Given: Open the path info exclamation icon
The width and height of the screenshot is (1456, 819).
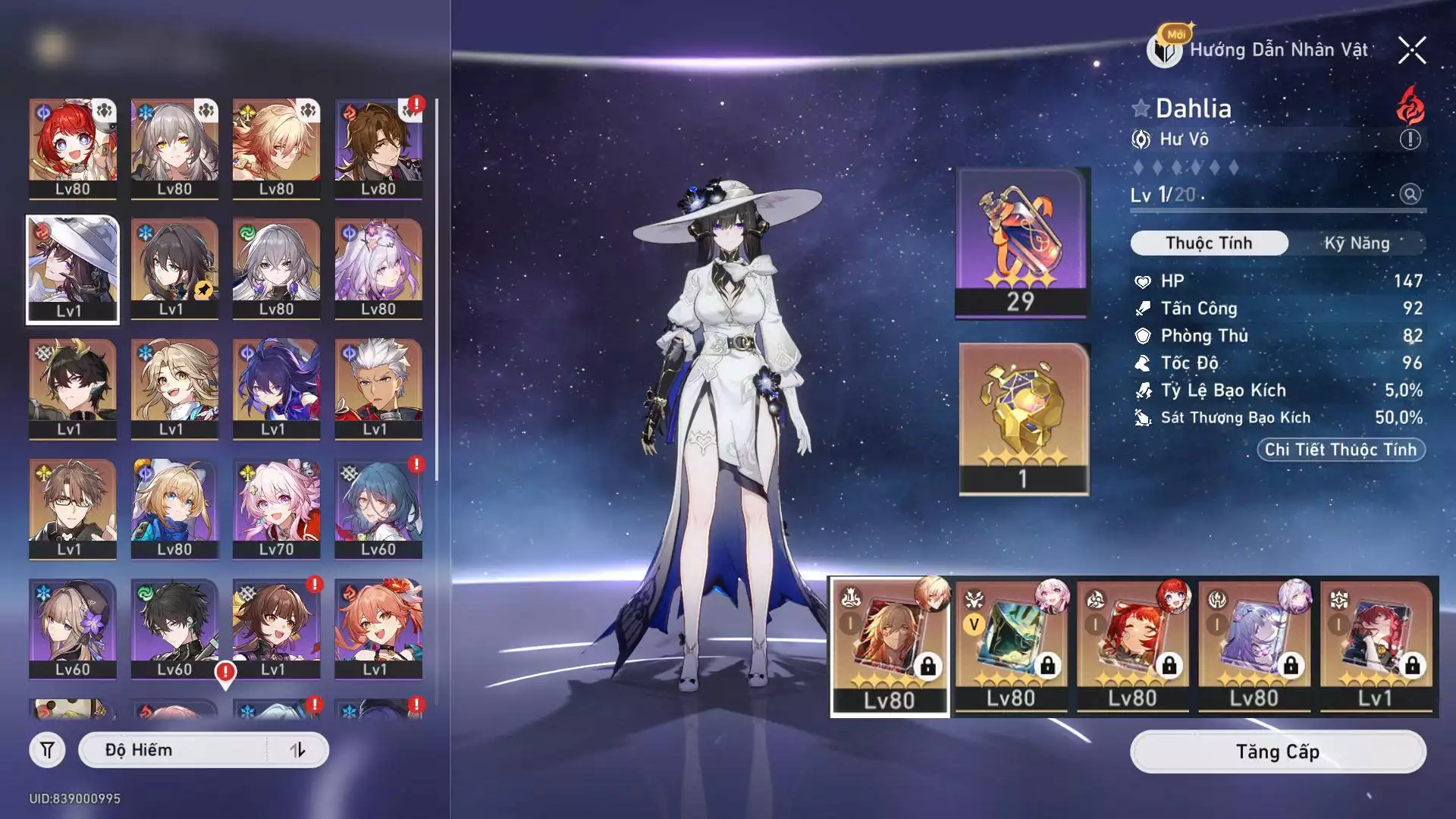Looking at the screenshot, I should point(1410,140).
